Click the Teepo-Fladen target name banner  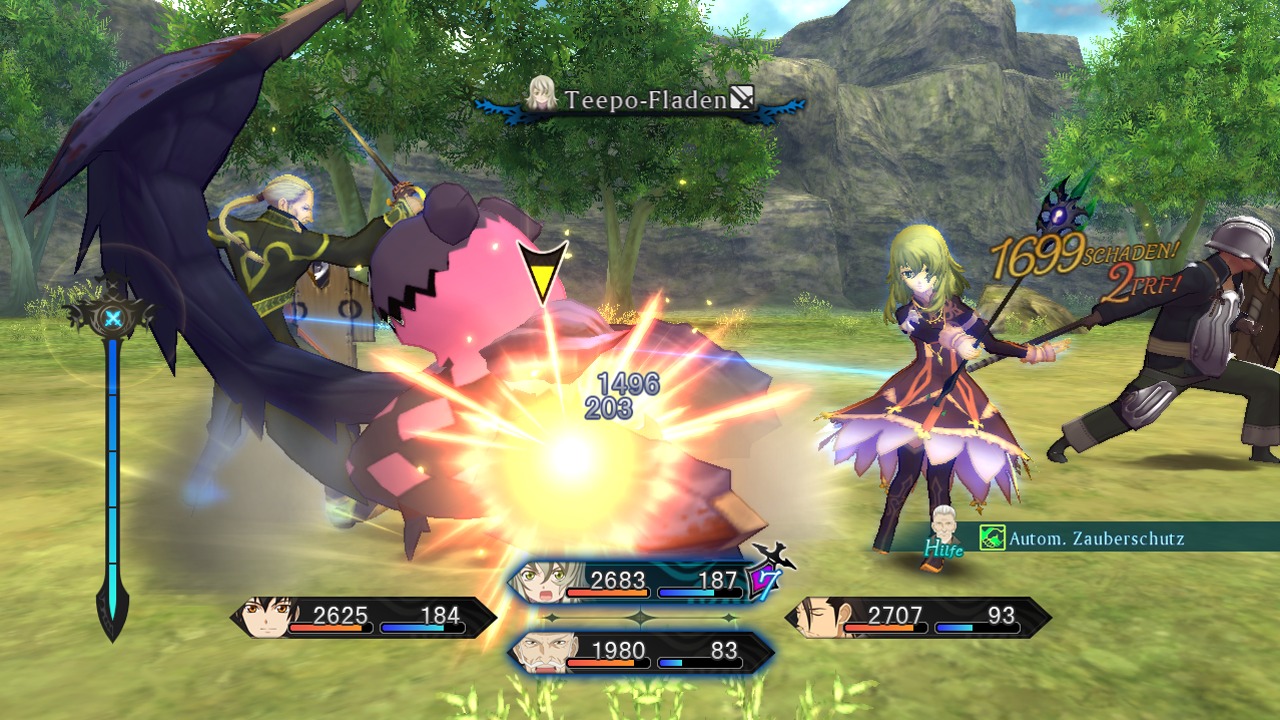(641, 99)
